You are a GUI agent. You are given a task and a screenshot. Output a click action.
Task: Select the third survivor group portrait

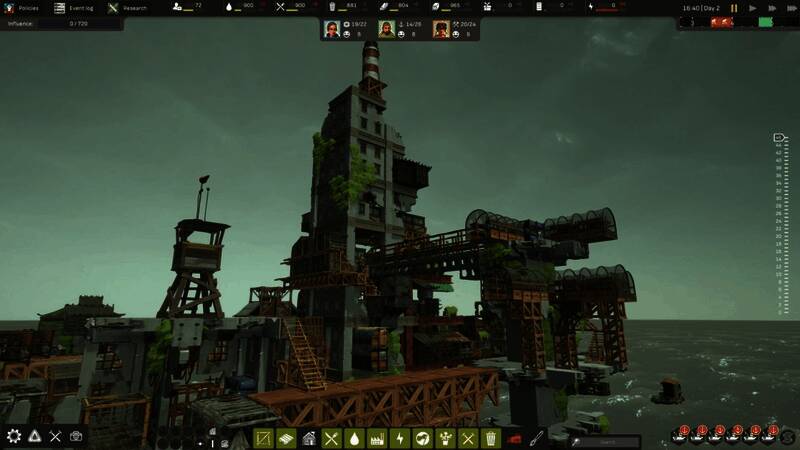coord(441,29)
